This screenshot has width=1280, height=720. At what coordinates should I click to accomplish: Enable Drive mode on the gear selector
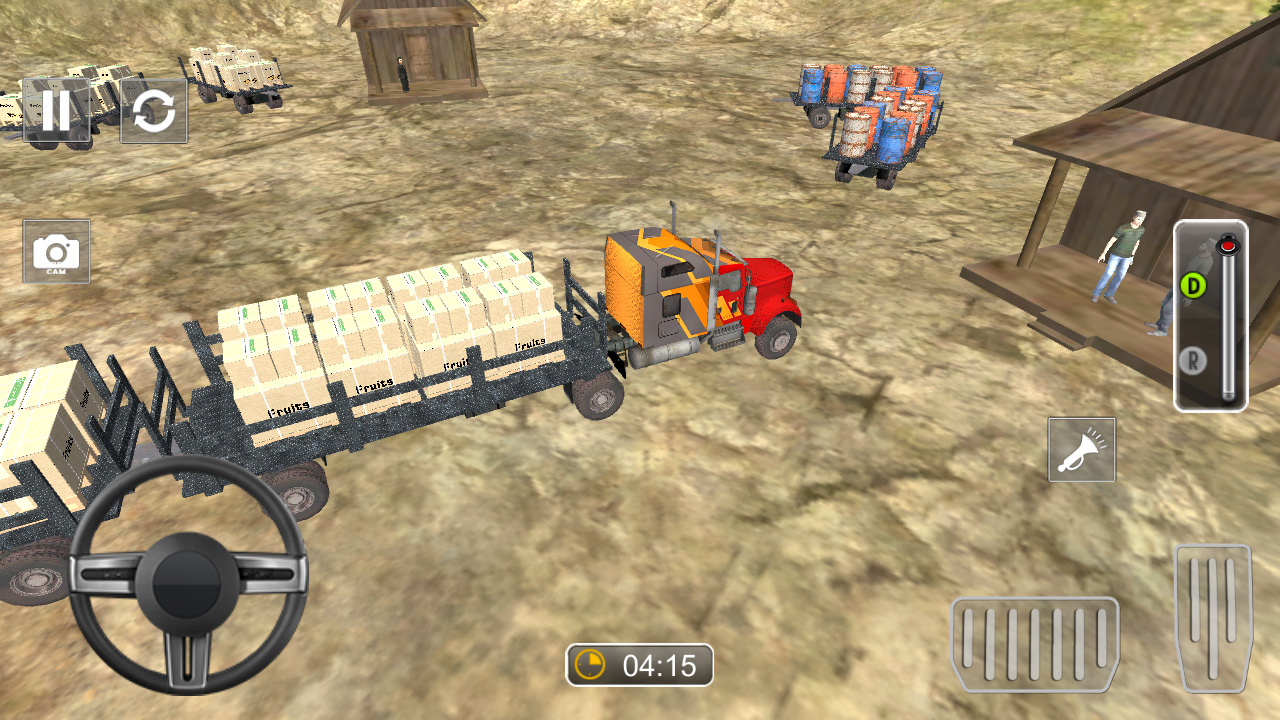click(x=1193, y=283)
